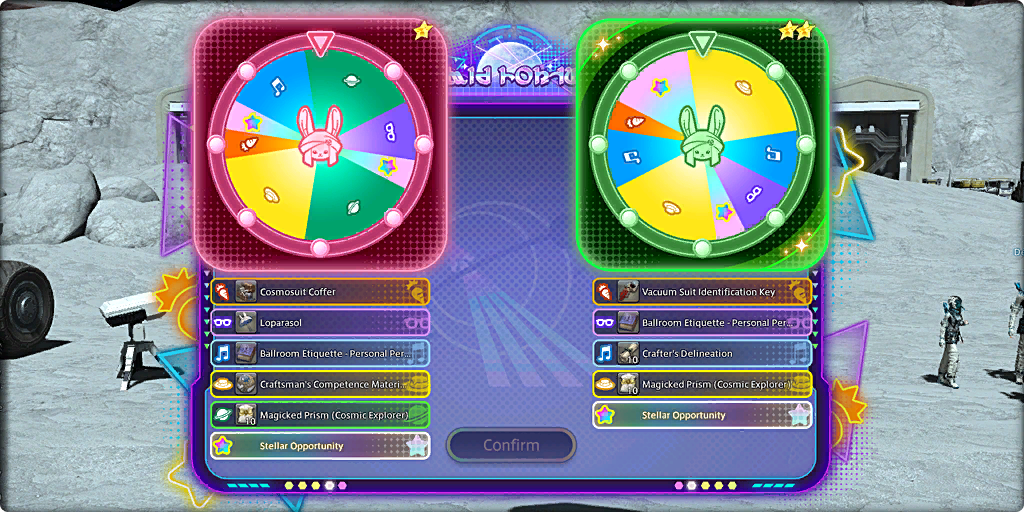Select the Crafter's Delineation reward row
Screen dimensions: 1024x512
tap(702, 353)
